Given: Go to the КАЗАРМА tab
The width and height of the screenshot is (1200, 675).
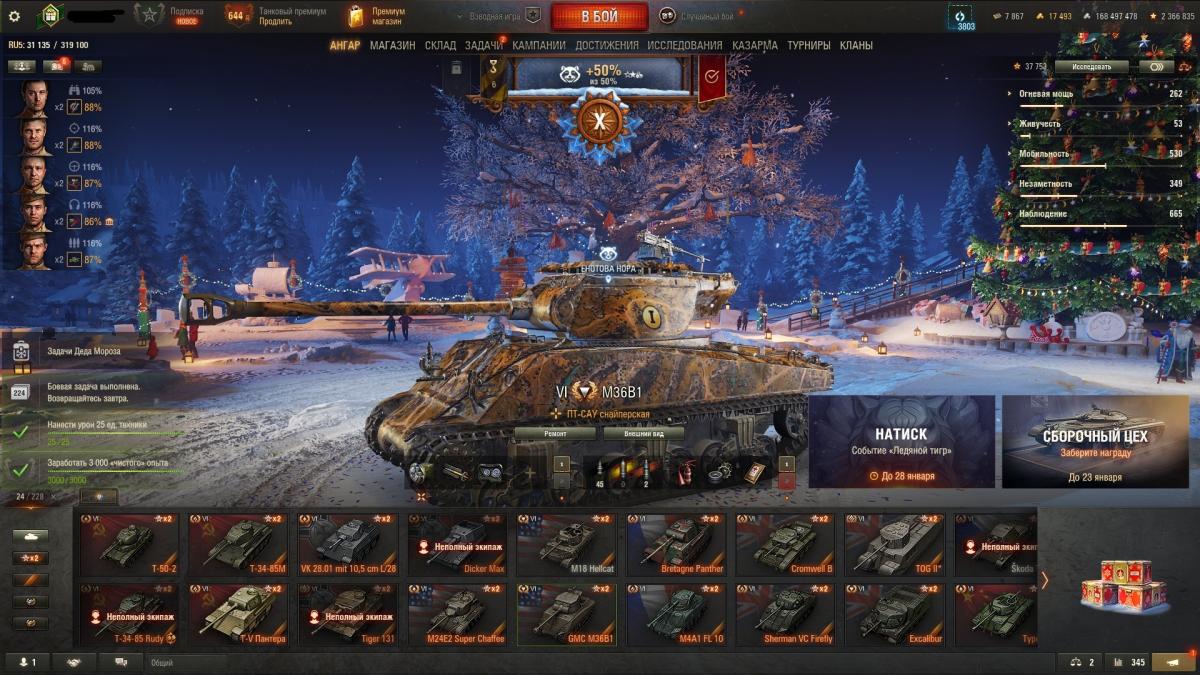Looking at the screenshot, I should click(x=754, y=45).
